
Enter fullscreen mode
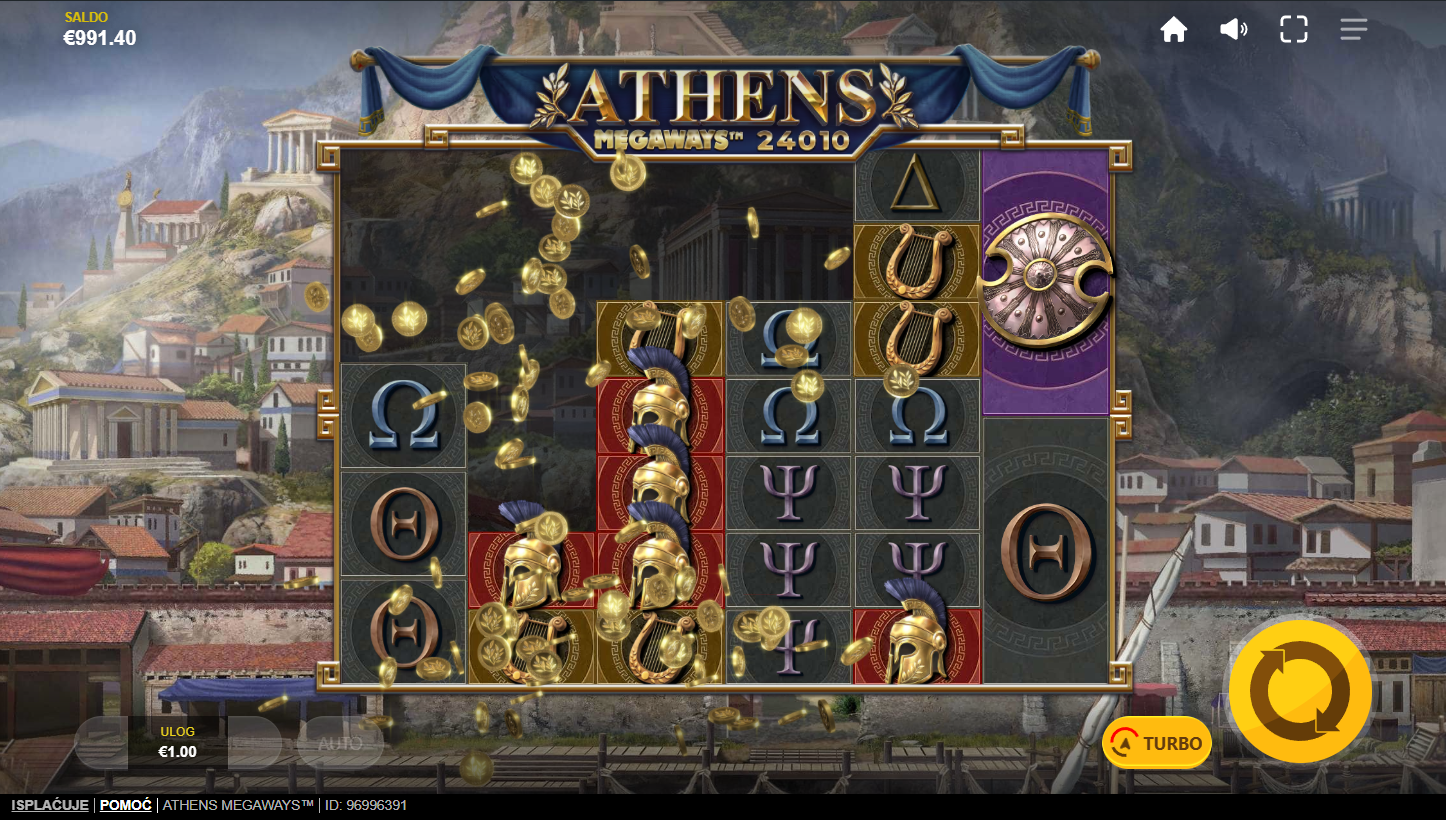(x=1293, y=30)
